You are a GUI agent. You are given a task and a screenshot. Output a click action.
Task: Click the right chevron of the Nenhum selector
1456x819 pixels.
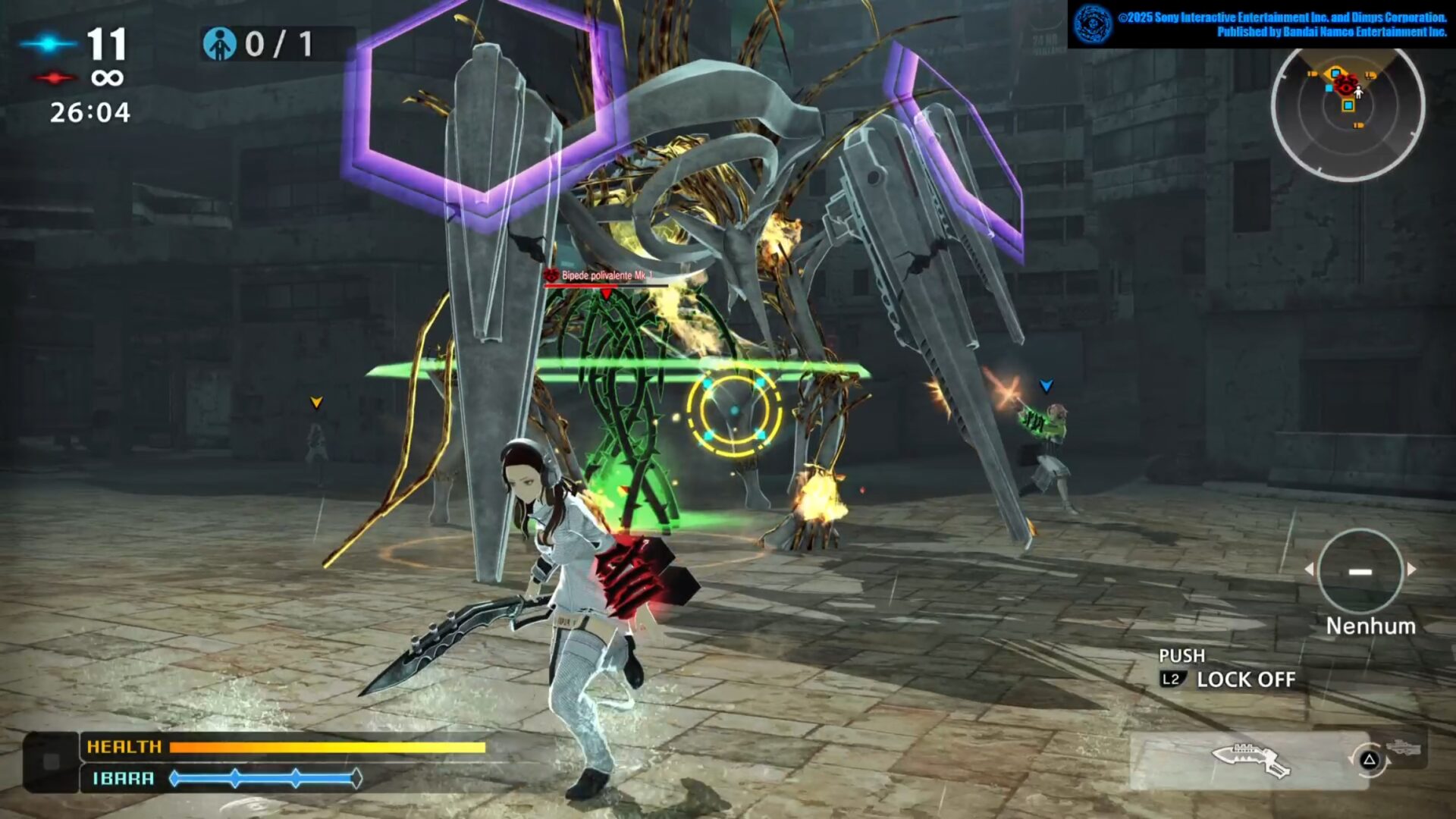click(1411, 569)
